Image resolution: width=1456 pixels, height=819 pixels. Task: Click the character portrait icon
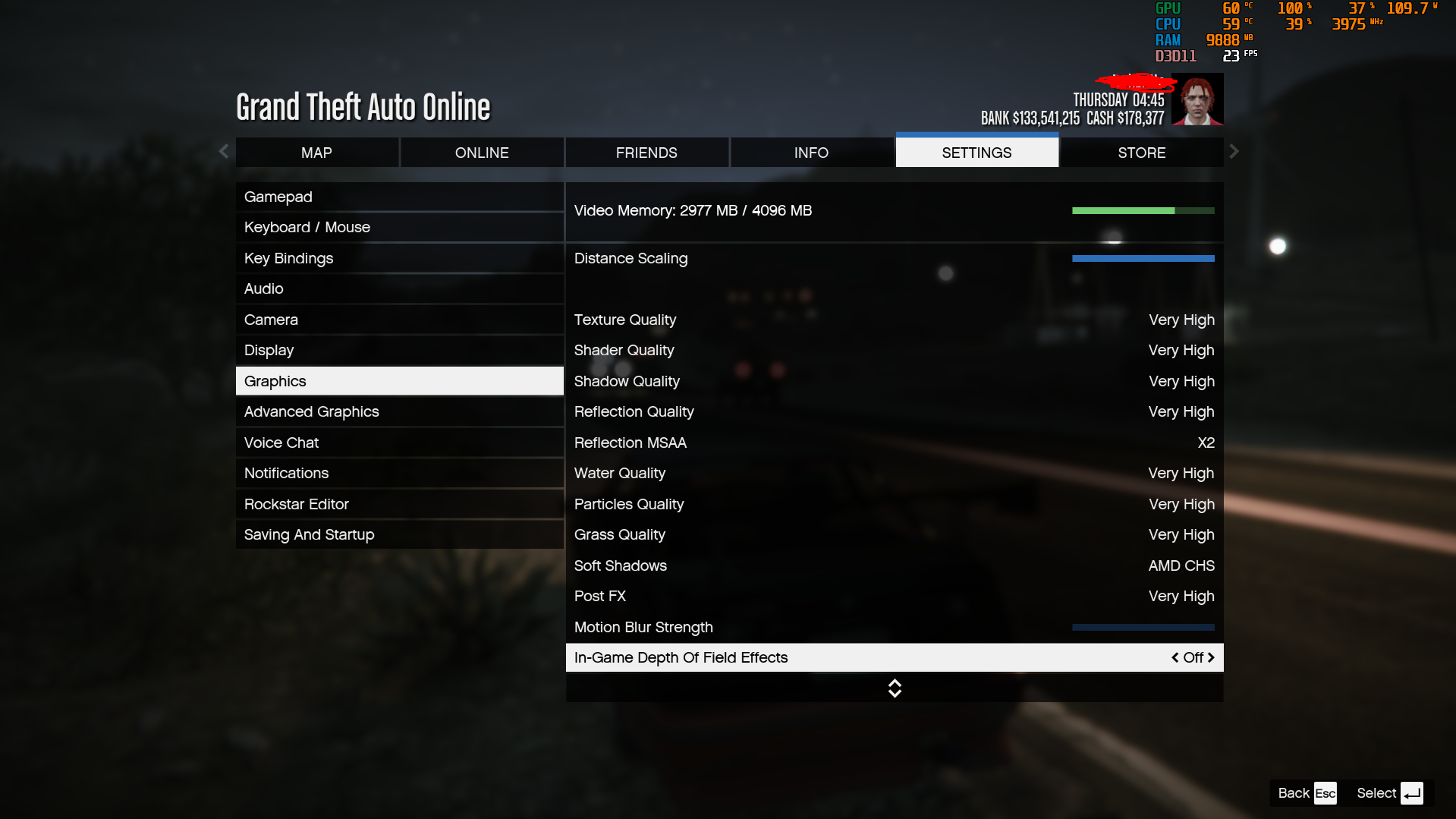(1197, 99)
